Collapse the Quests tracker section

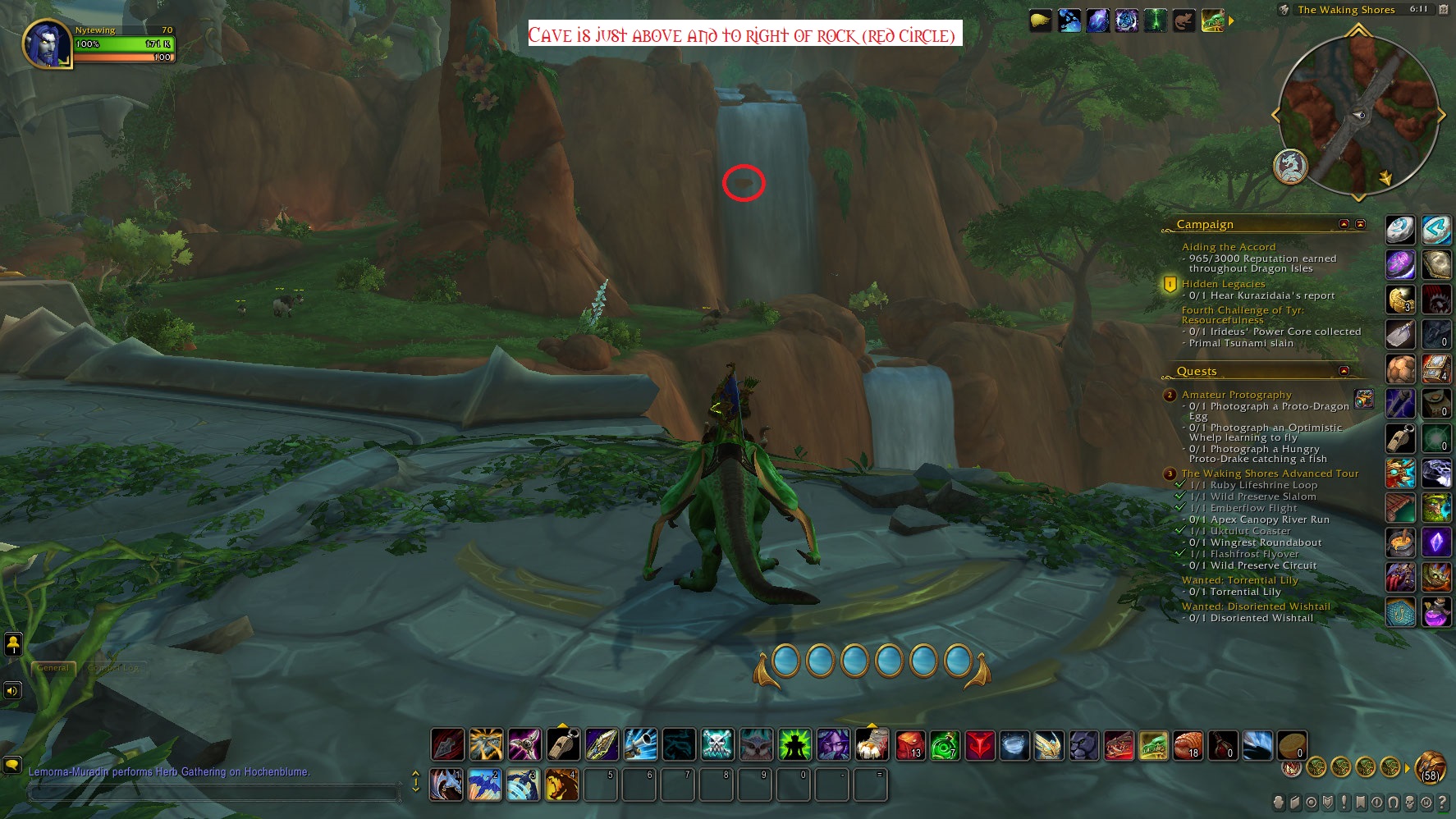(x=1344, y=371)
